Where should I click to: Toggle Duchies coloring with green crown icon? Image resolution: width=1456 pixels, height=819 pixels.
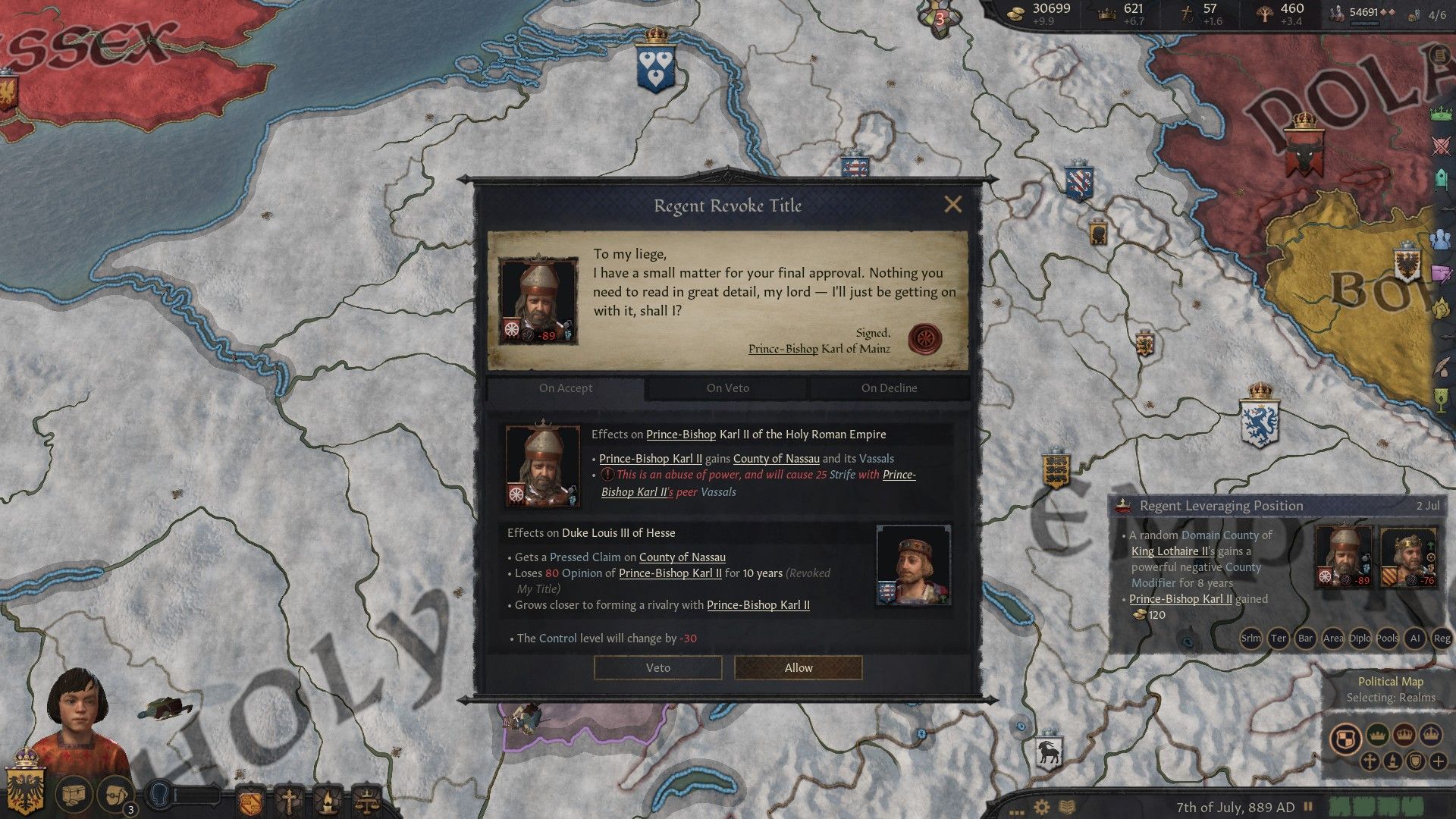point(1377,734)
